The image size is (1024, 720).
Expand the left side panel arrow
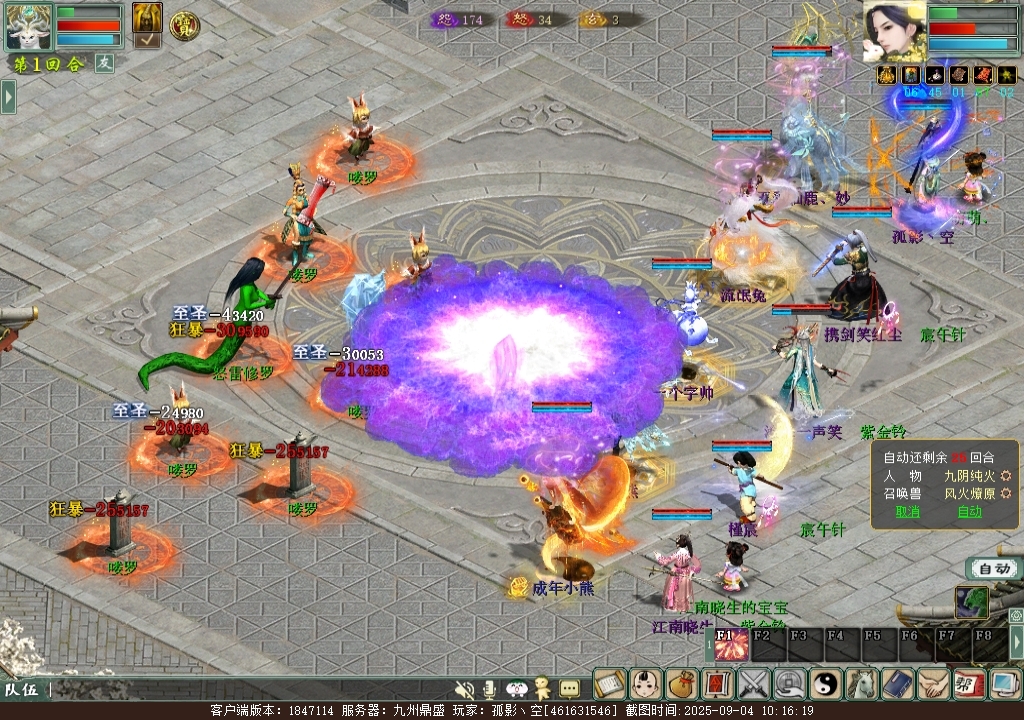pos(8,97)
